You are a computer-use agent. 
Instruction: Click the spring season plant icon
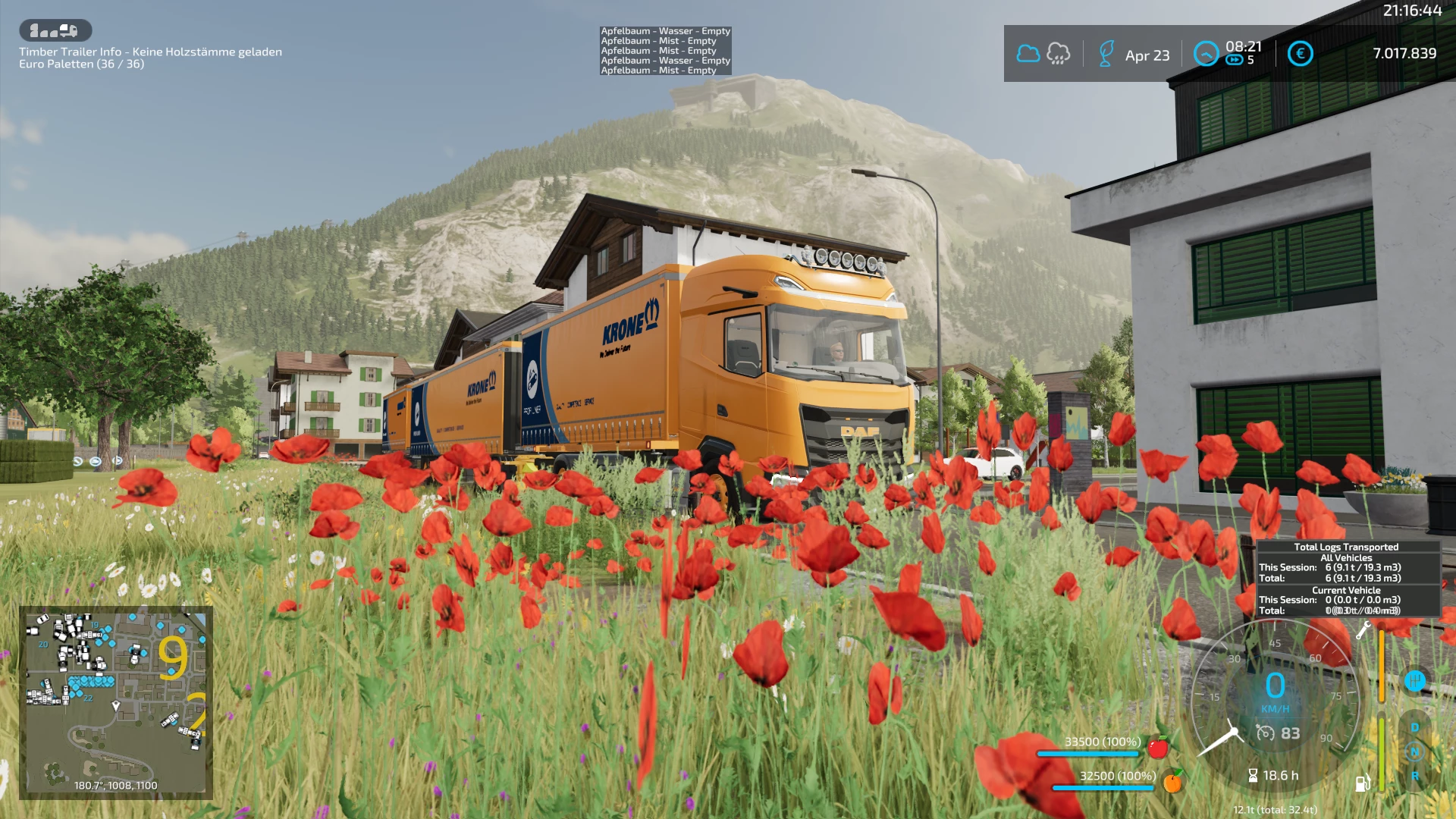pos(1106,54)
